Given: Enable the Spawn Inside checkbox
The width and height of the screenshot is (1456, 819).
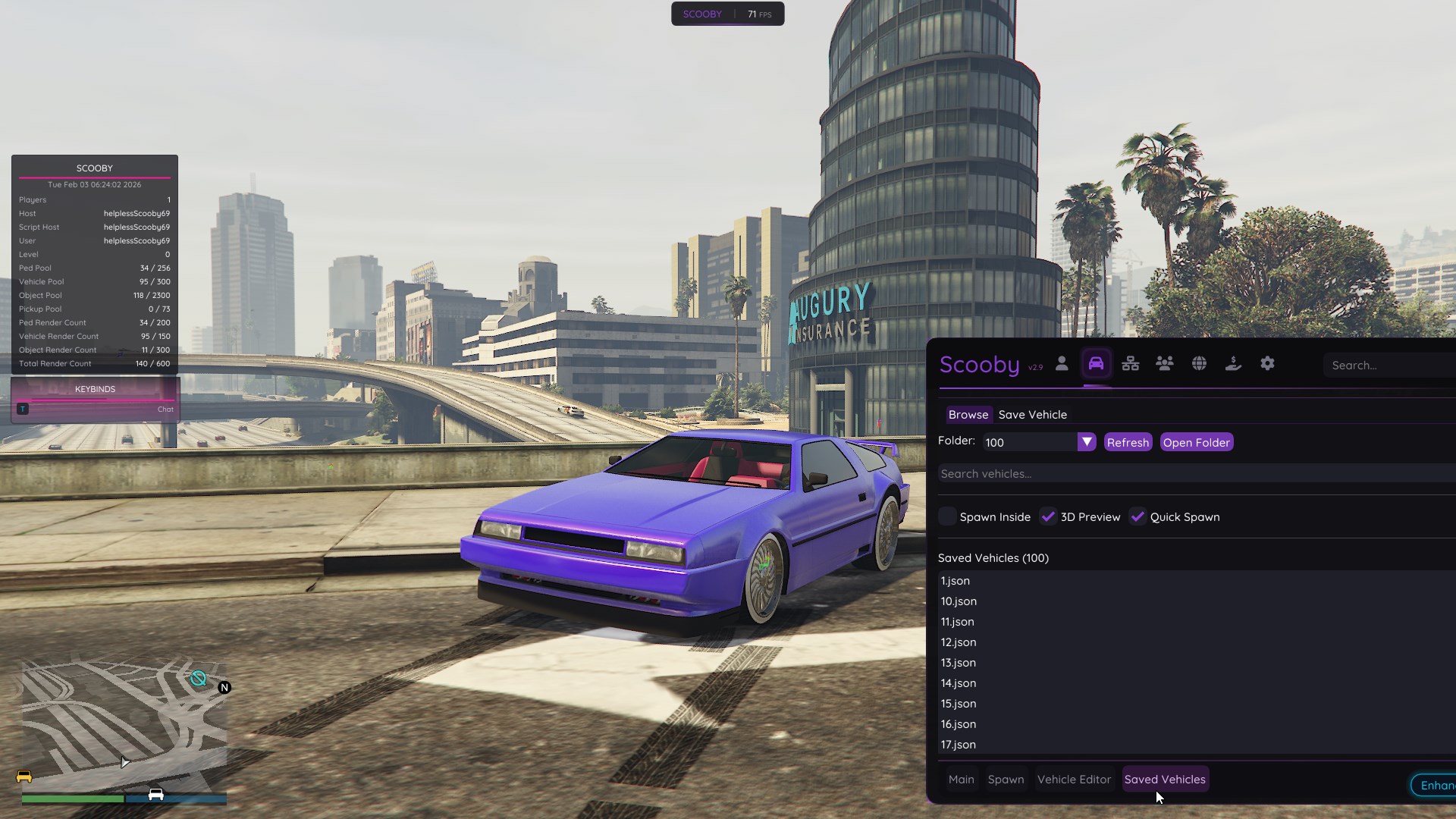Looking at the screenshot, I should pos(946,516).
